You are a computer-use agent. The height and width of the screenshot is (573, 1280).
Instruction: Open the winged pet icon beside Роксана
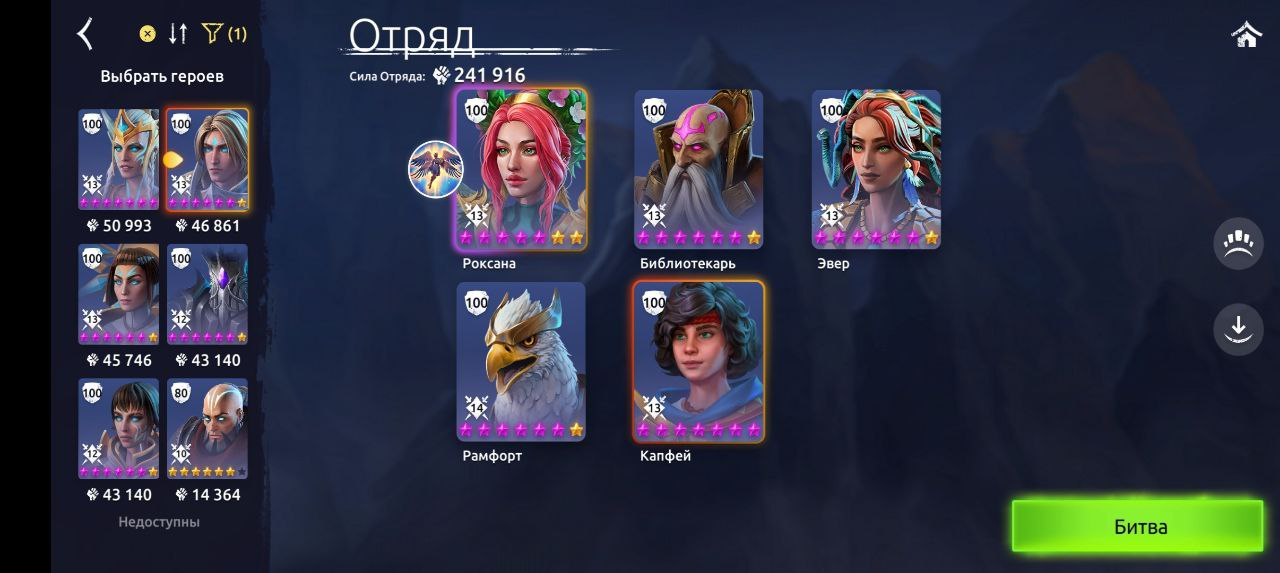click(435, 169)
